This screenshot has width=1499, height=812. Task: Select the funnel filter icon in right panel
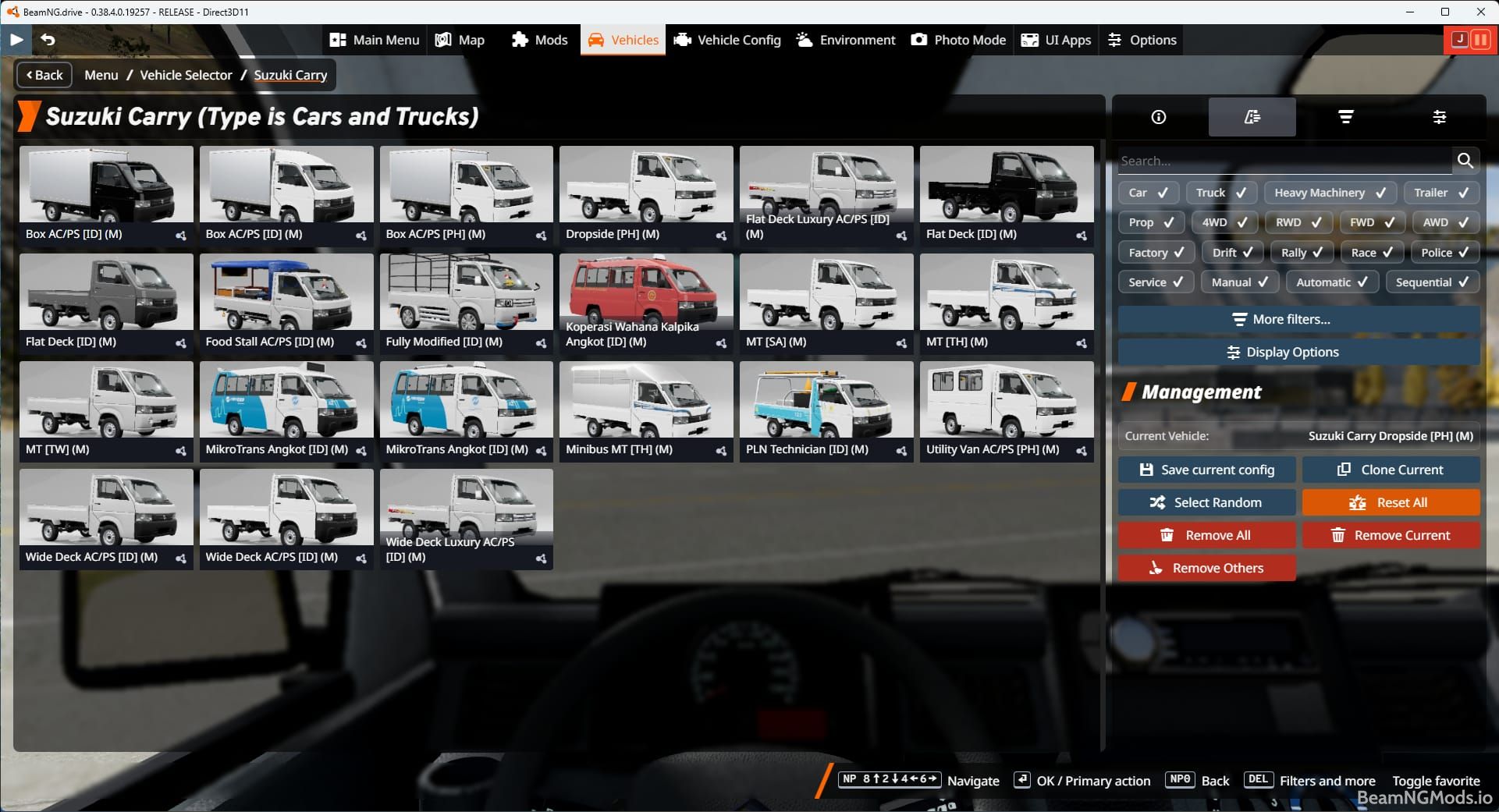[x=1346, y=117]
